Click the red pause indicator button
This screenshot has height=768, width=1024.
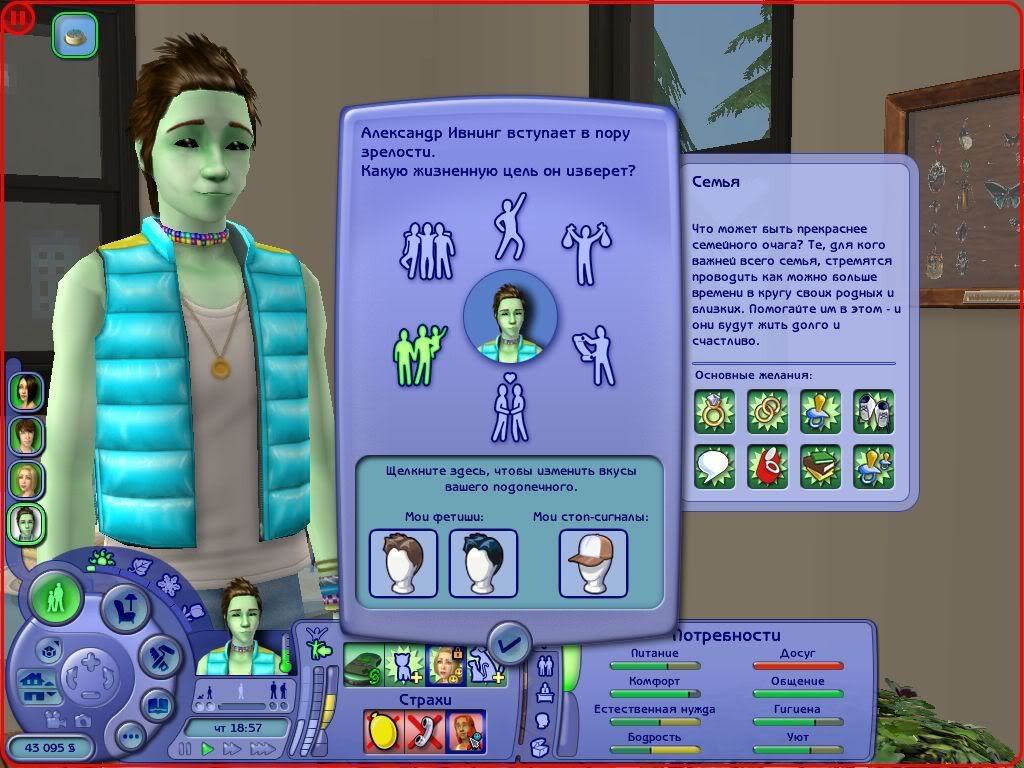pos(19,16)
